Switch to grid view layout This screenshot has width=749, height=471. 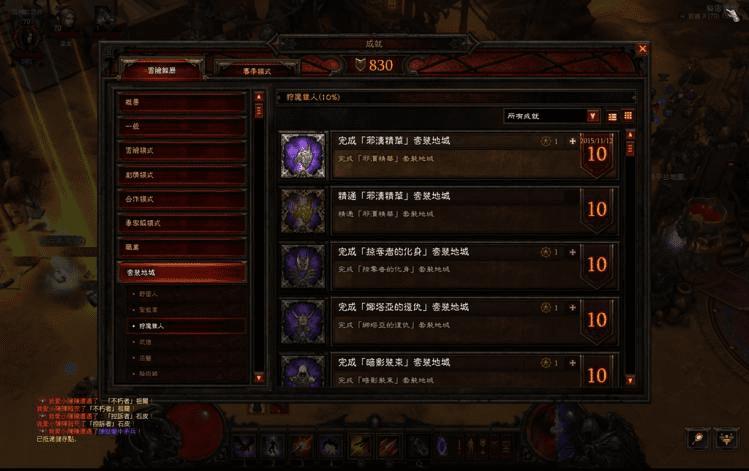[628, 116]
